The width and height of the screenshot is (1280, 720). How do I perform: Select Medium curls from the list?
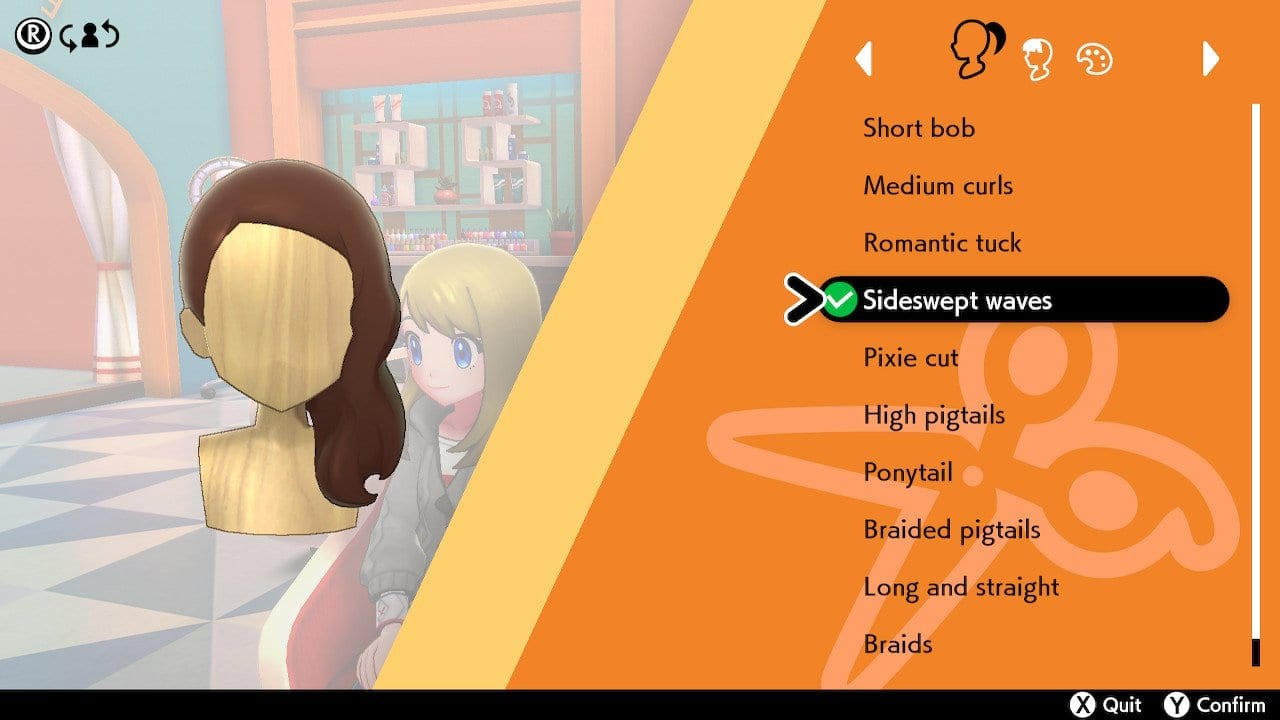[938, 185]
